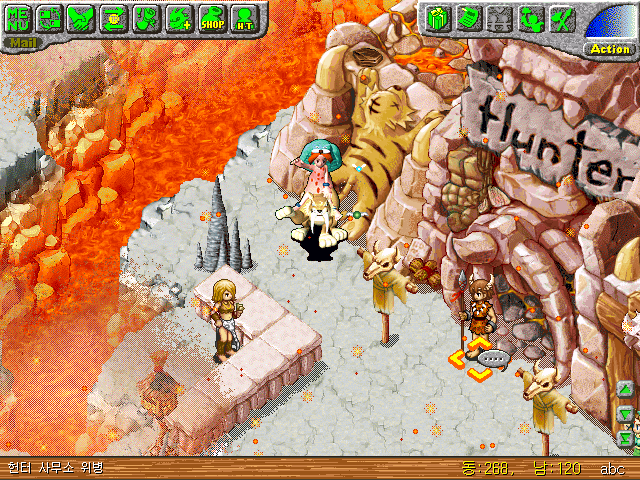Select the green running figures icon

(x=531, y=18)
